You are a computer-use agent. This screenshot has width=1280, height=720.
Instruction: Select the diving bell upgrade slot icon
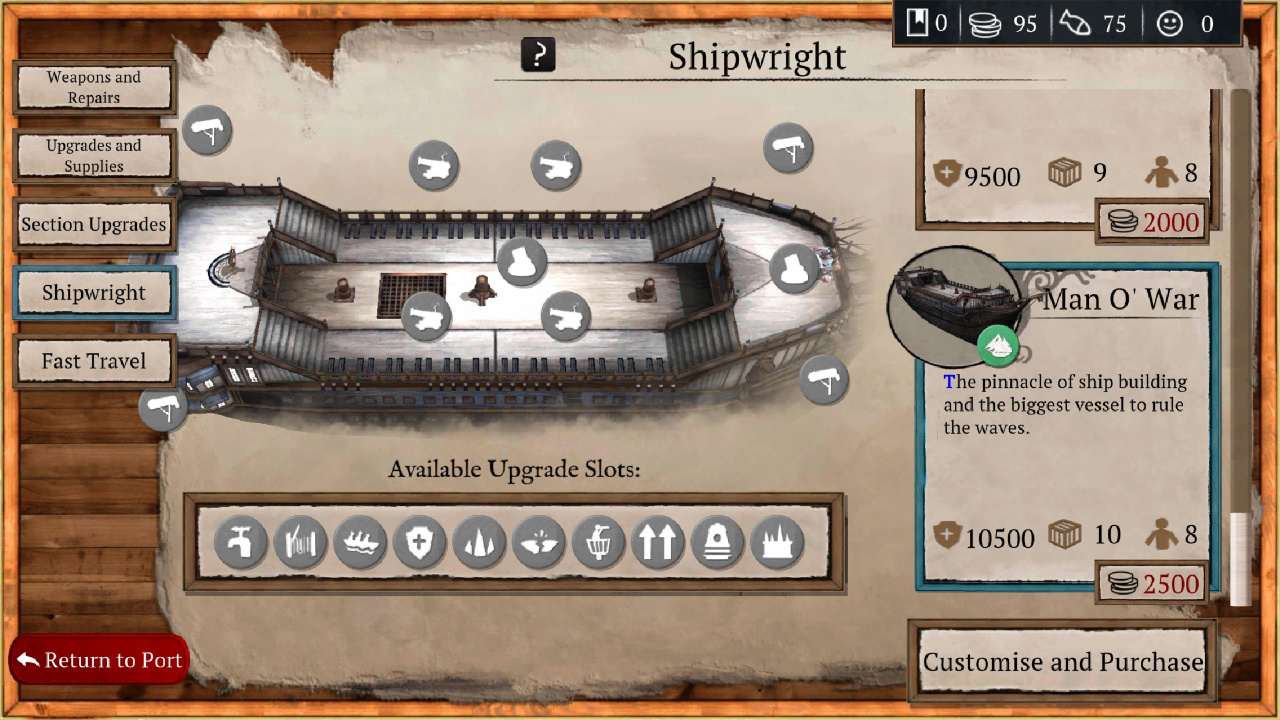click(x=718, y=543)
